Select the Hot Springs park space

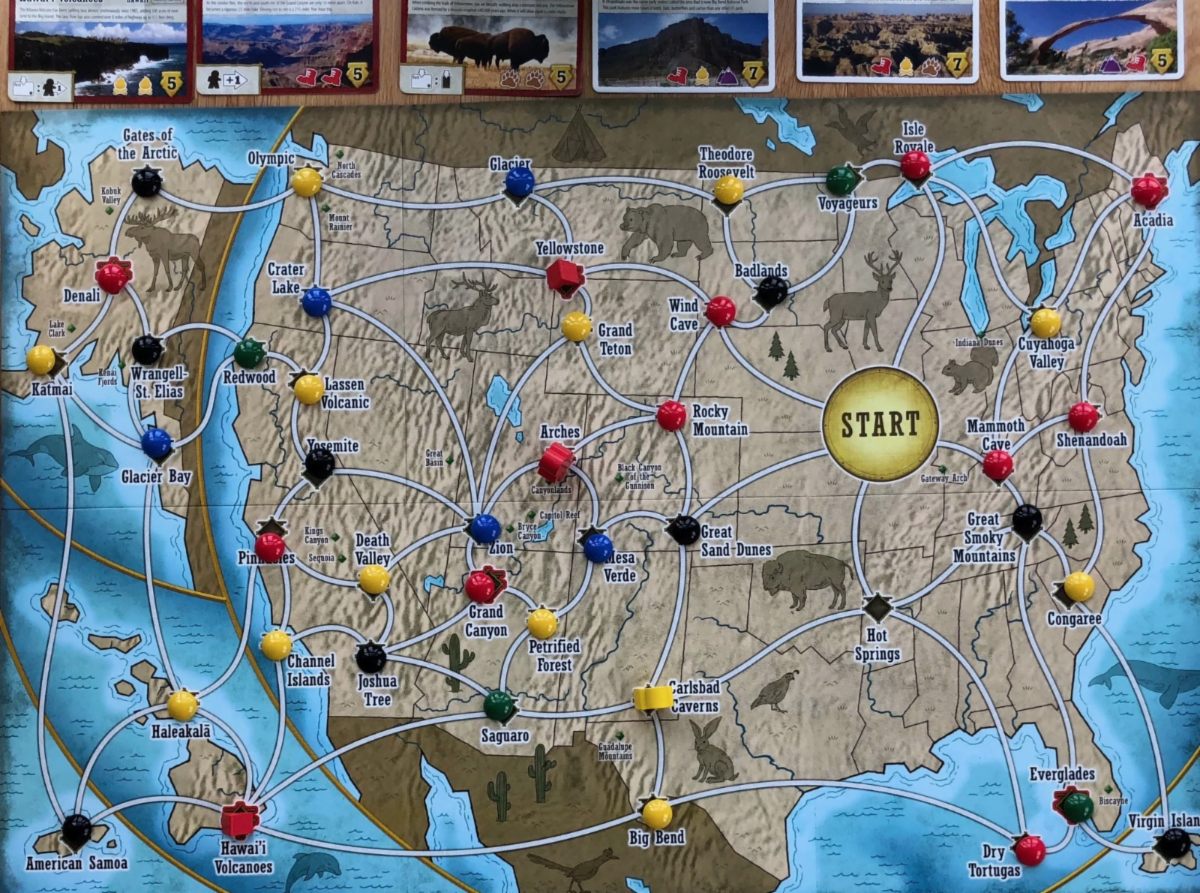(878, 607)
